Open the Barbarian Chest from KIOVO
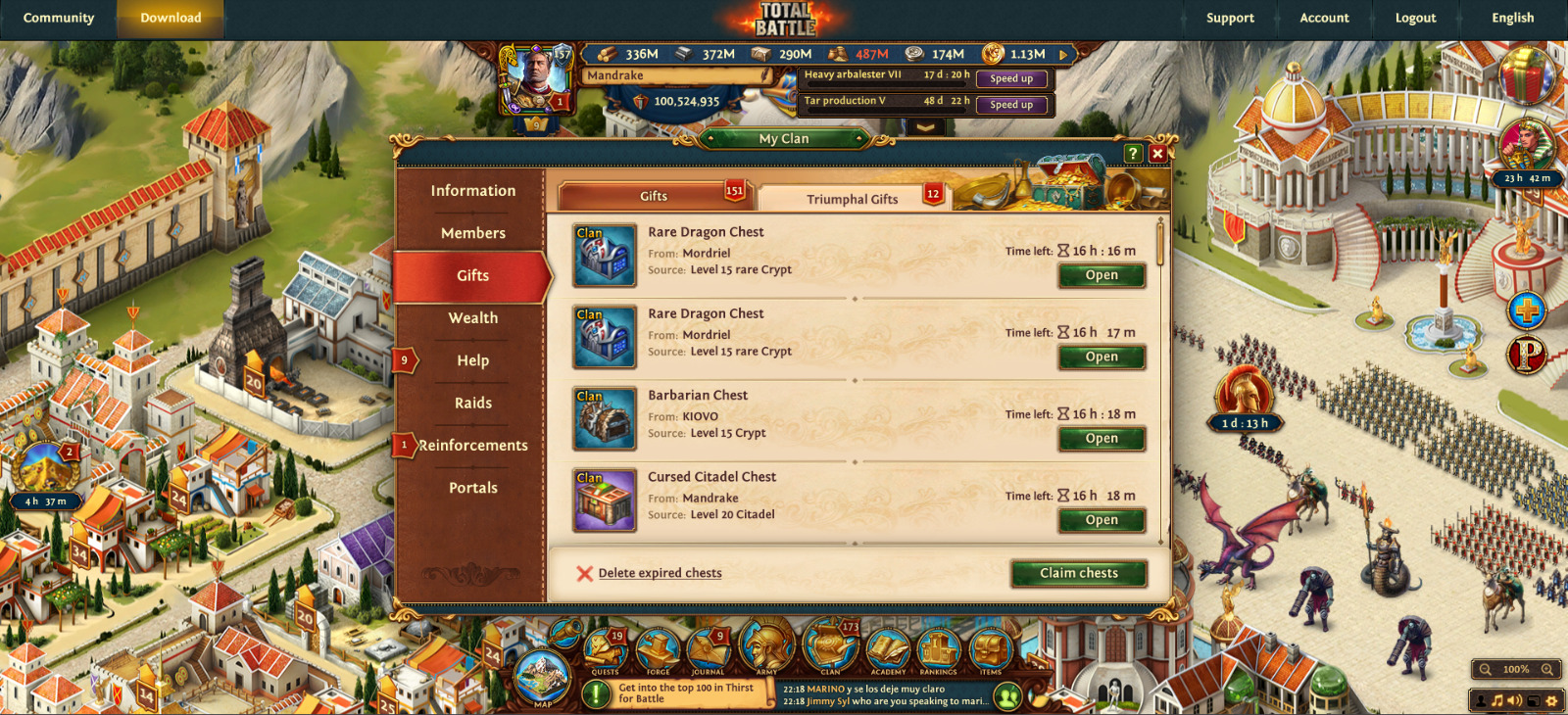The width and height of the screenshot is (1568, 715). click(1102, 439)
